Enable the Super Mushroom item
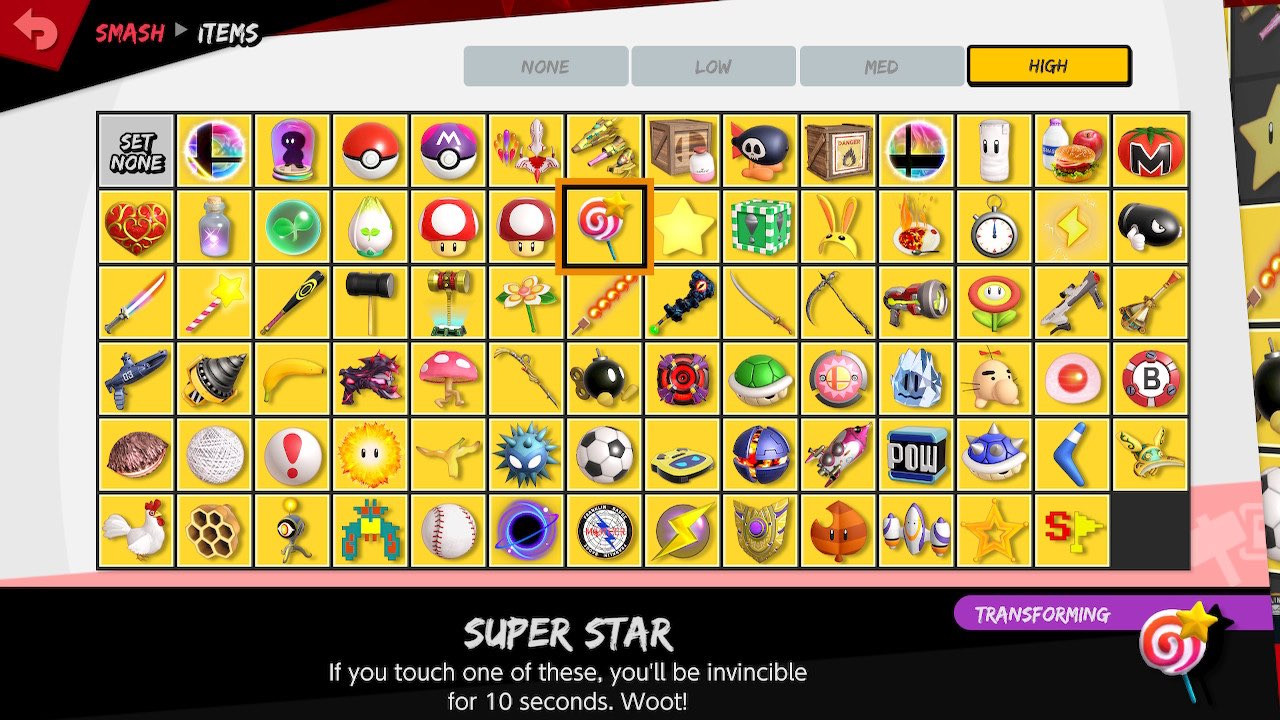This screenshot has height=720, width=1280. (447, 227)
